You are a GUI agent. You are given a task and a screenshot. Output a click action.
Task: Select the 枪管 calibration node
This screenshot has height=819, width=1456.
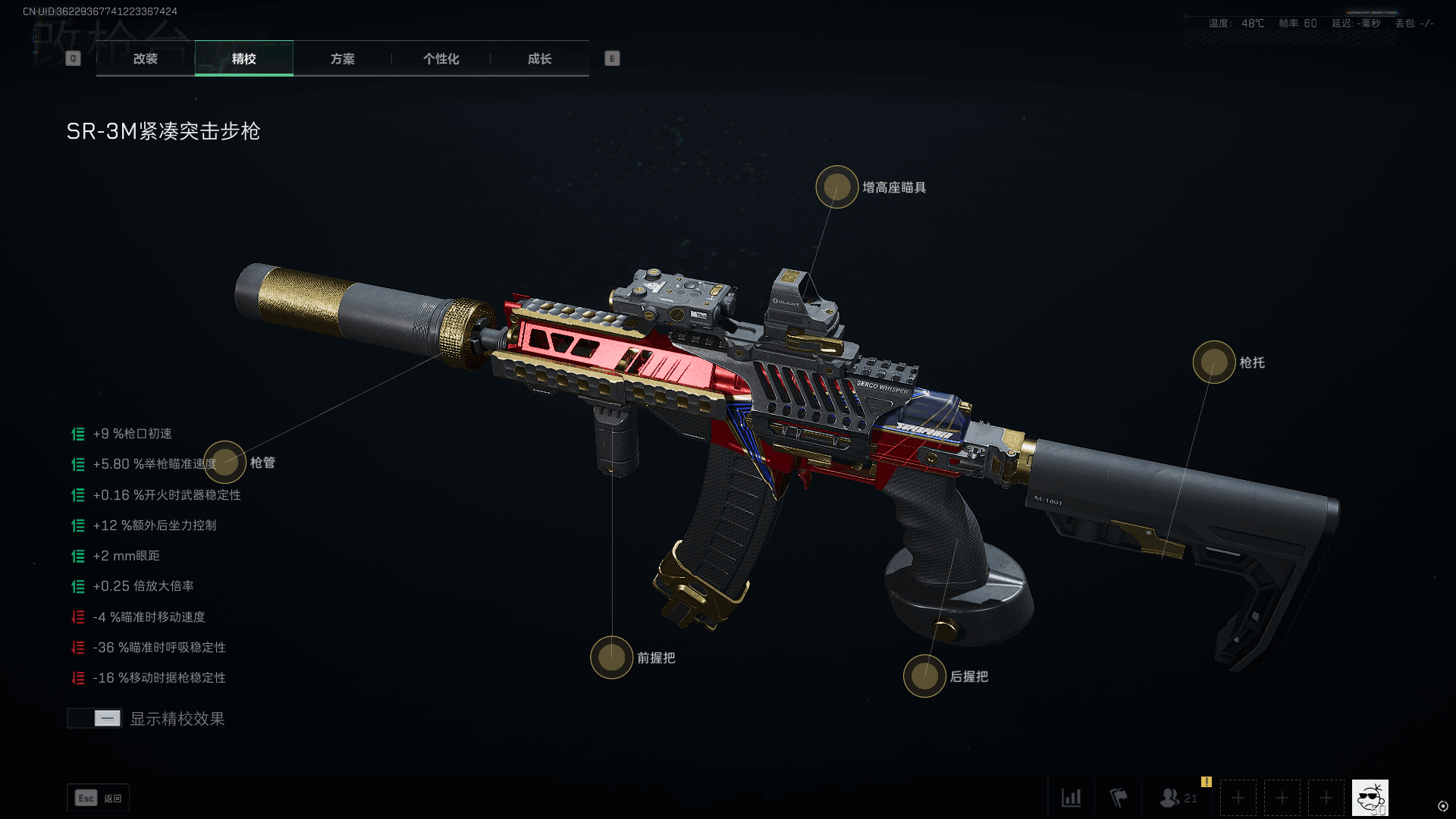click(224, 462)
